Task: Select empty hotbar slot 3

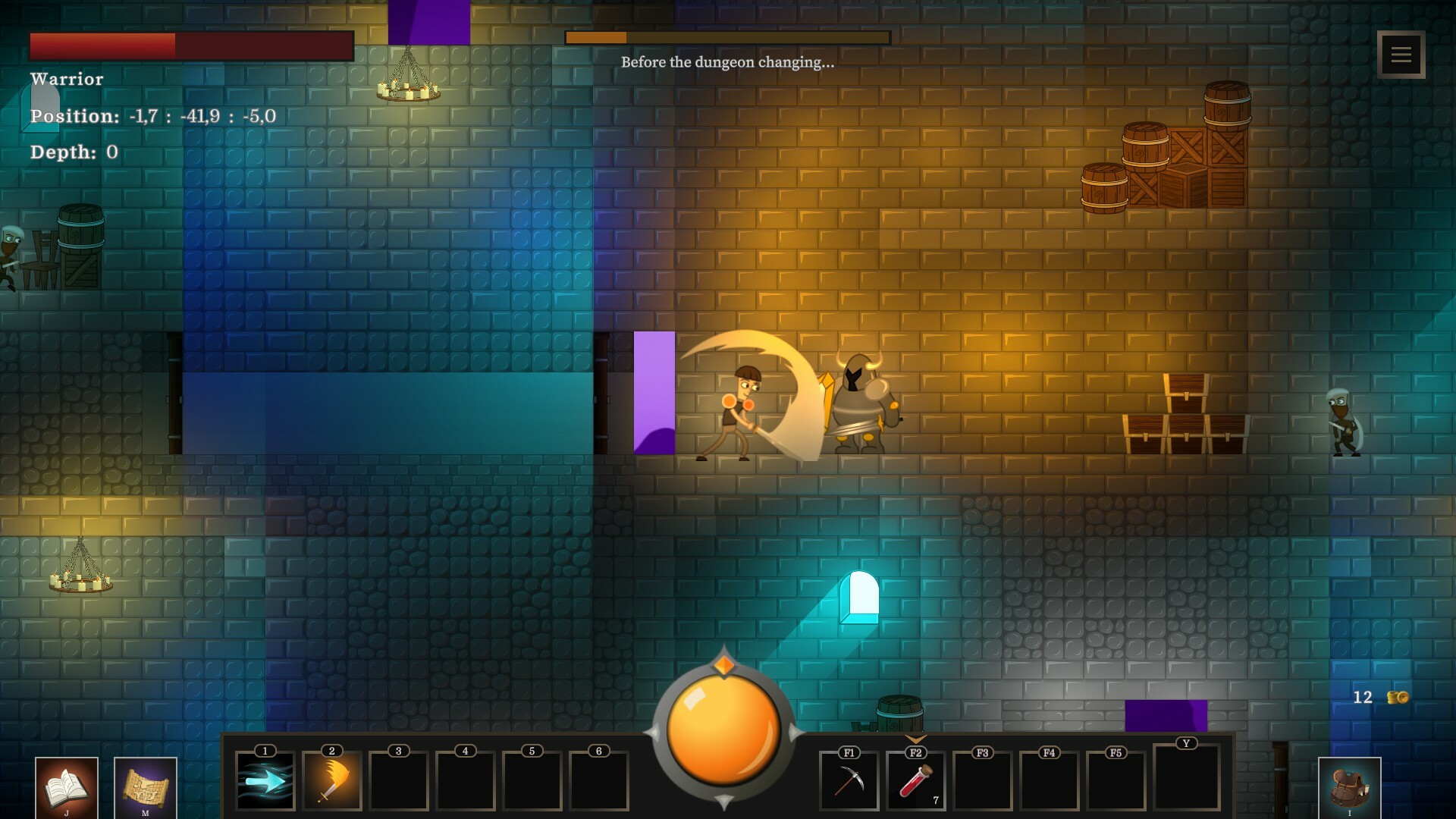Action: (x=397, y=781)
